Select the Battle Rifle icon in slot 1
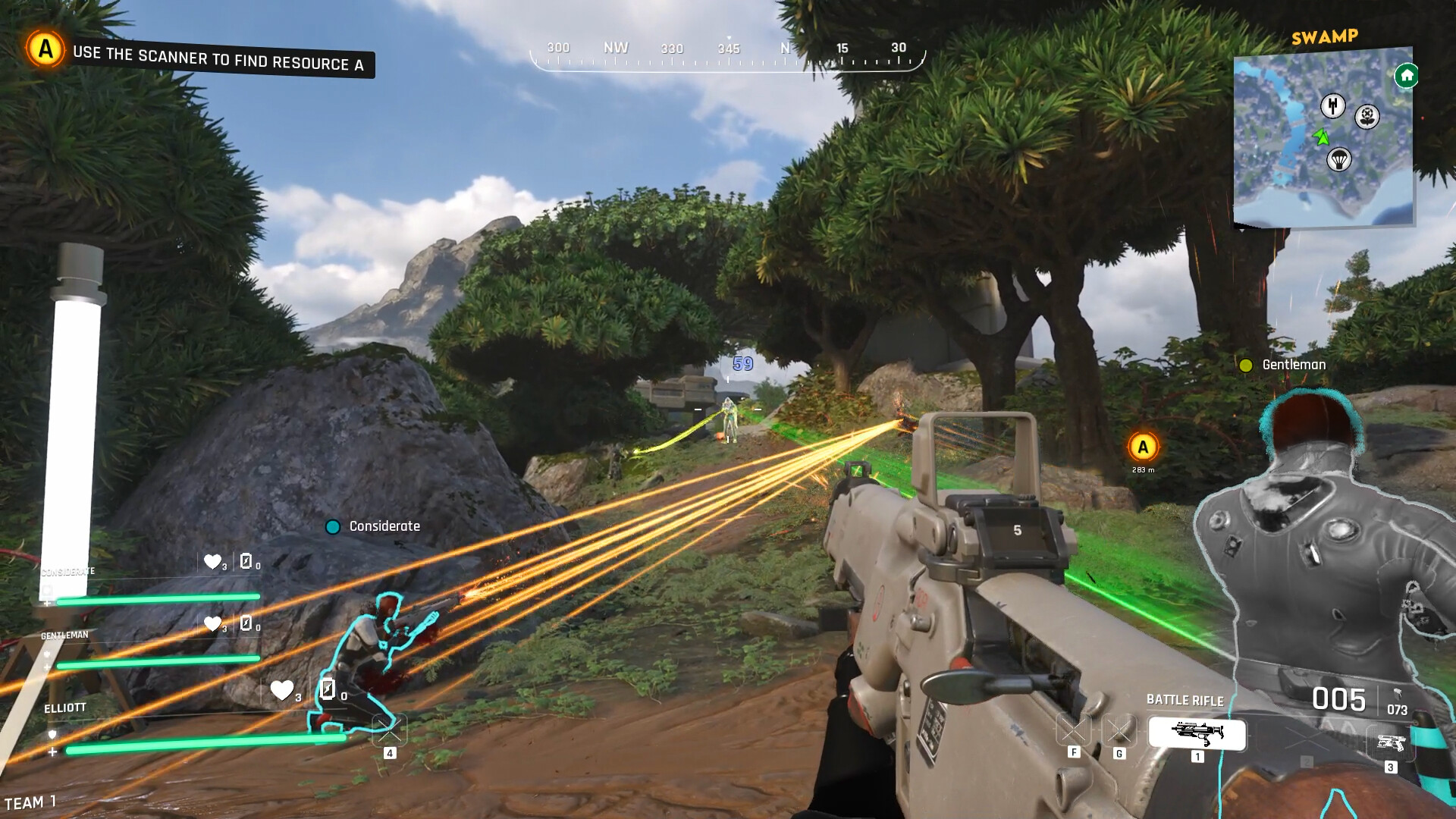The width and height of the screenshot is (1456, 819). pyautogui.click(x=1198, y=733)
